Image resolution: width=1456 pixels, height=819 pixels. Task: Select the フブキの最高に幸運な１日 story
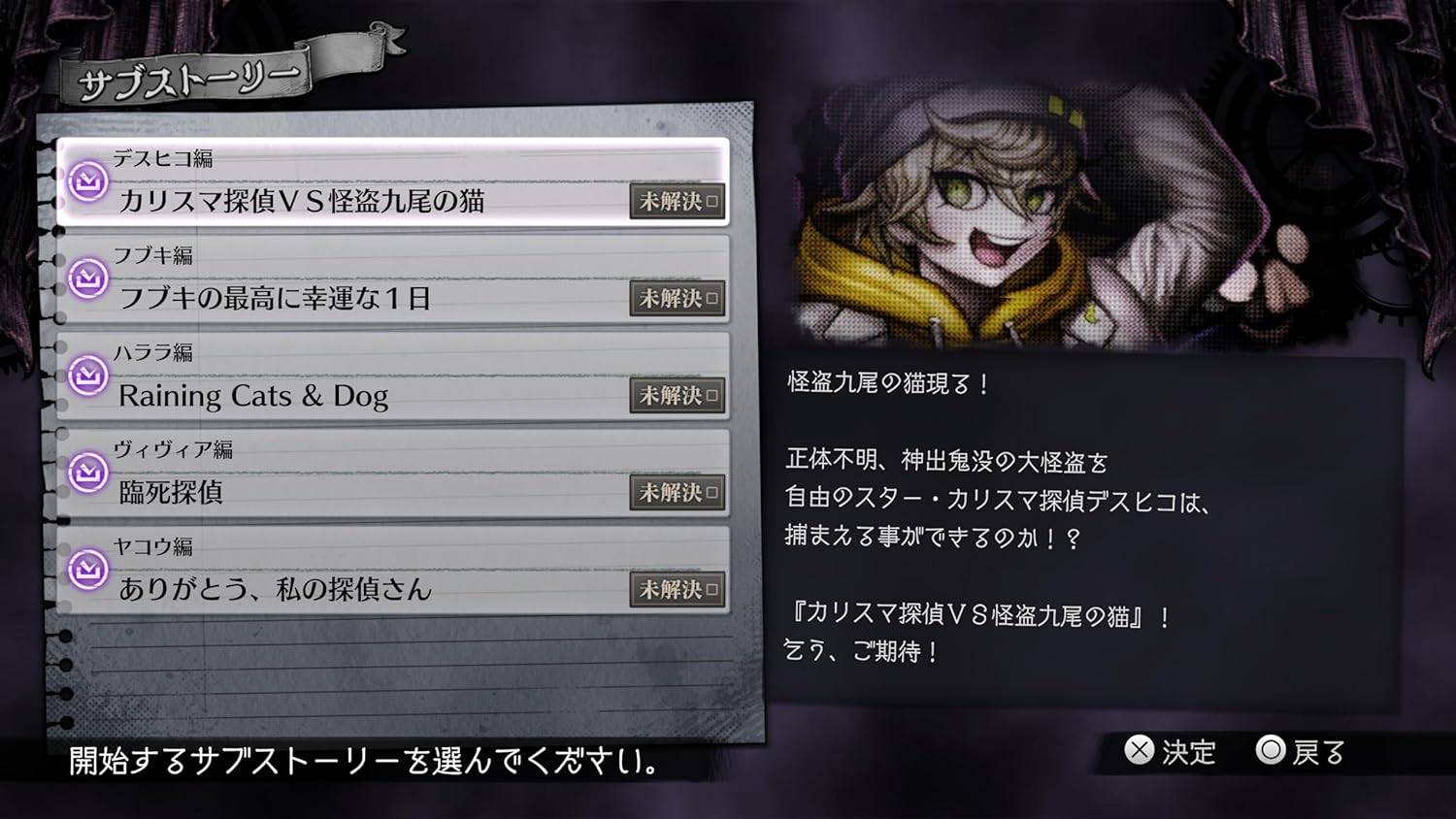tap(388, 281)
